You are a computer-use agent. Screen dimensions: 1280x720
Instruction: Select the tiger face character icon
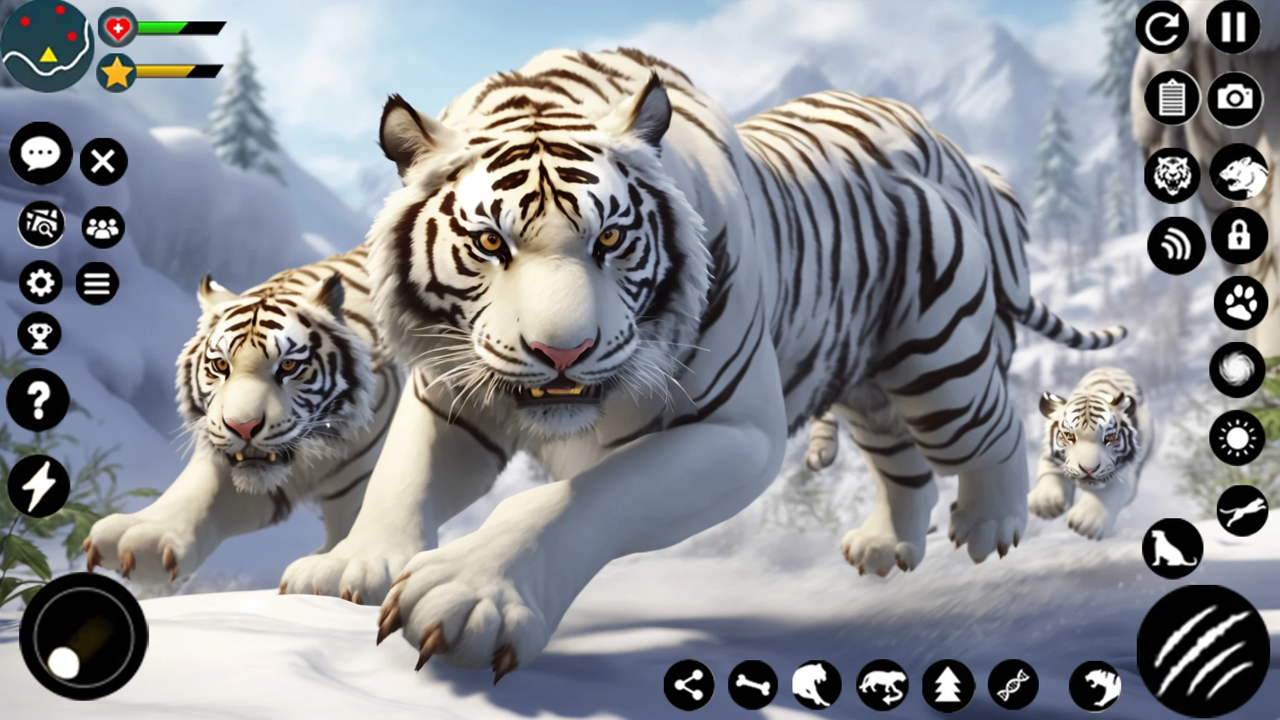pos(1172,173)
